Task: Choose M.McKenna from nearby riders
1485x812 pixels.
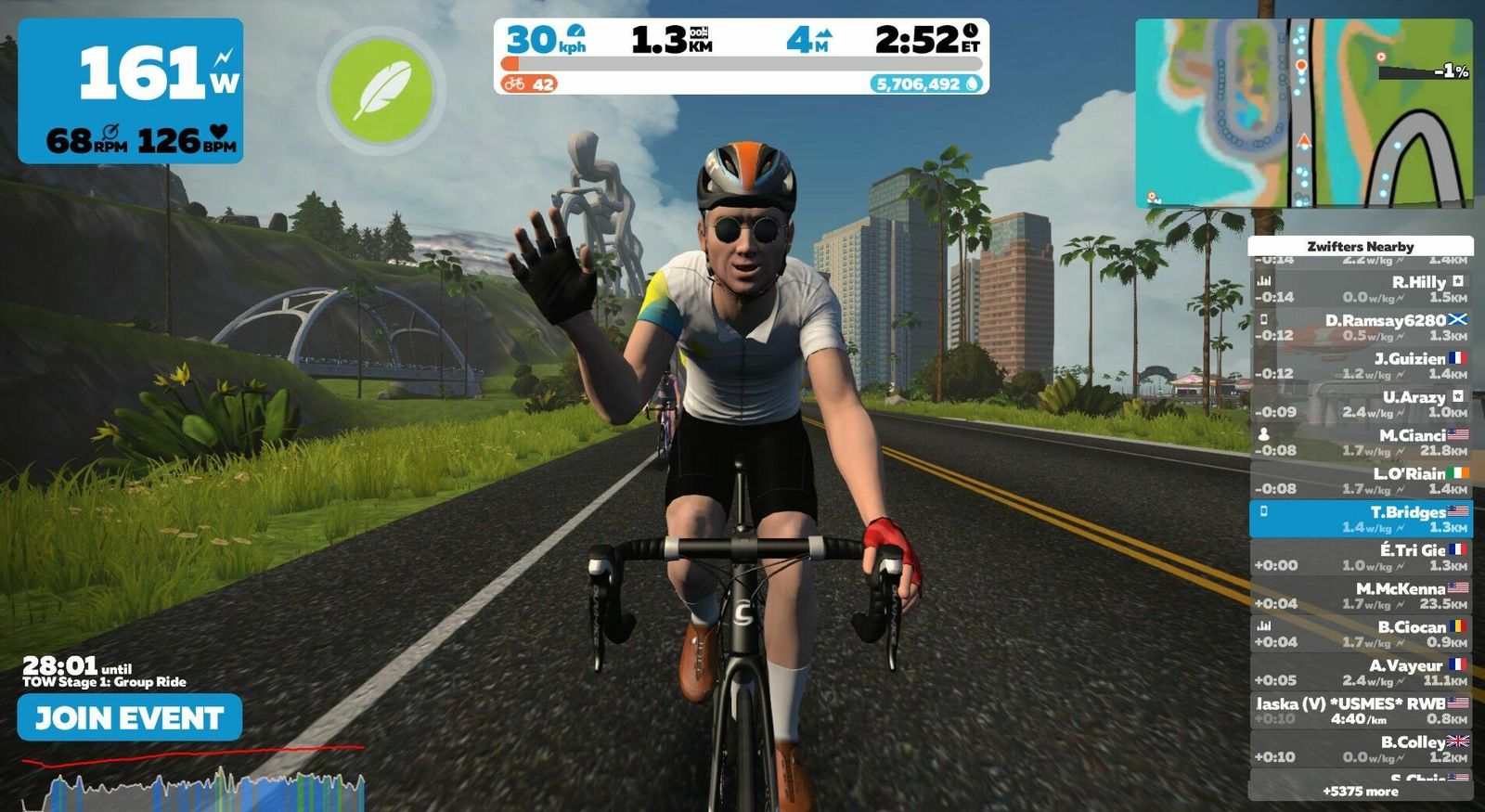Action: [x=1361, y=596]
